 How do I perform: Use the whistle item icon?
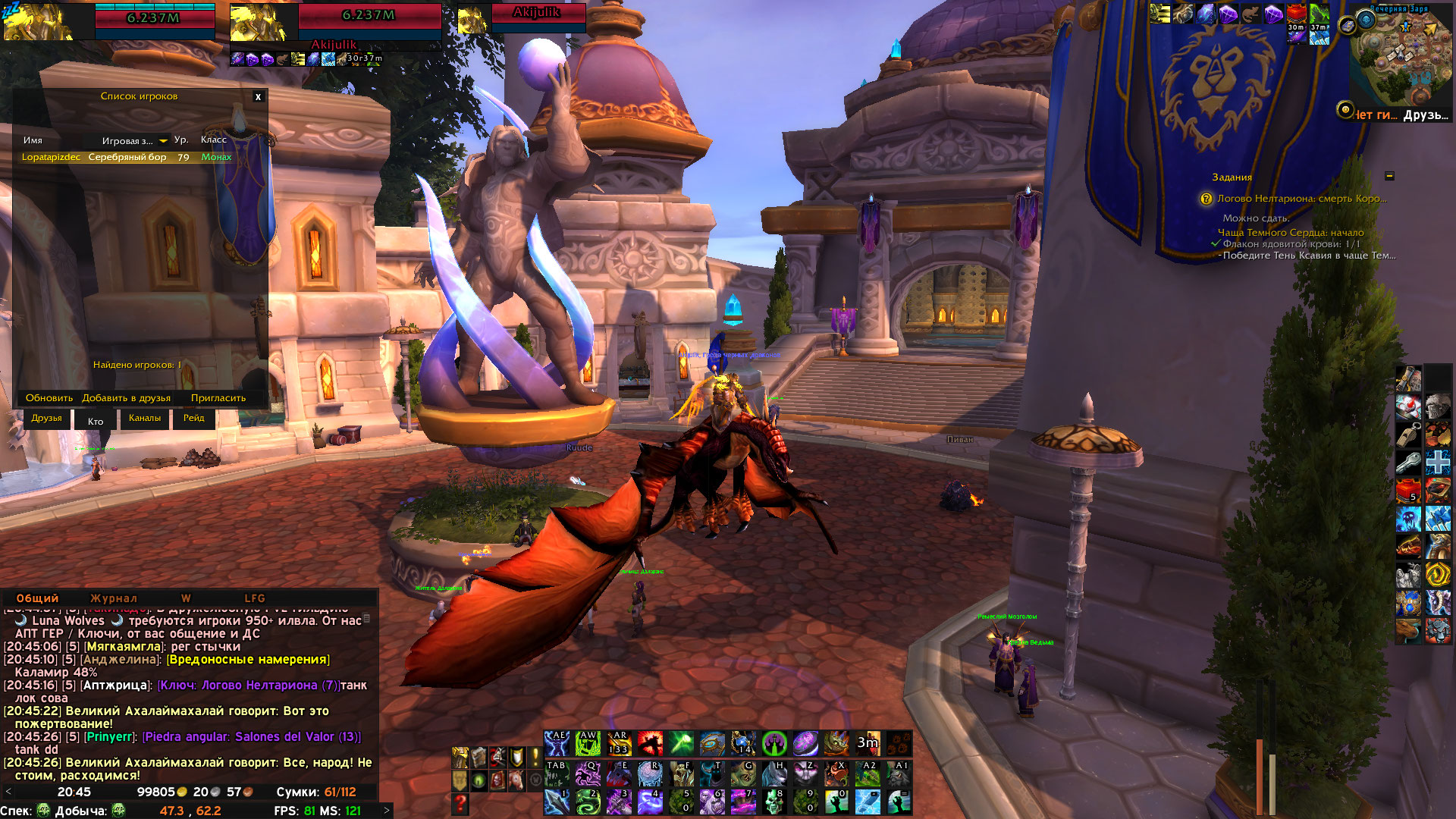1408,435
